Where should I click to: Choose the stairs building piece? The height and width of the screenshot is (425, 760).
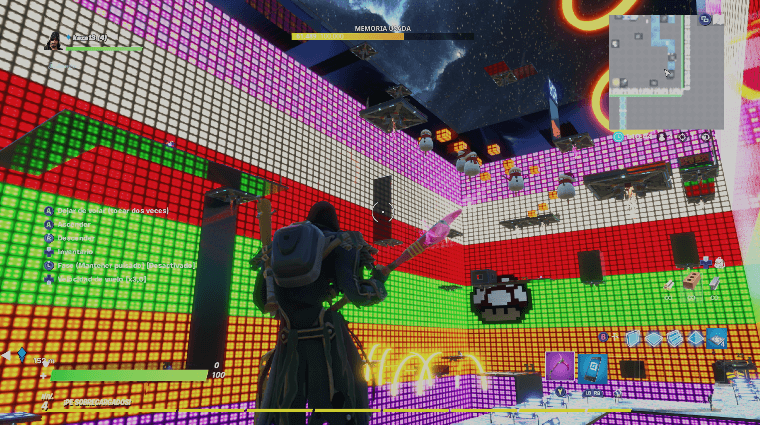[675, 339]
